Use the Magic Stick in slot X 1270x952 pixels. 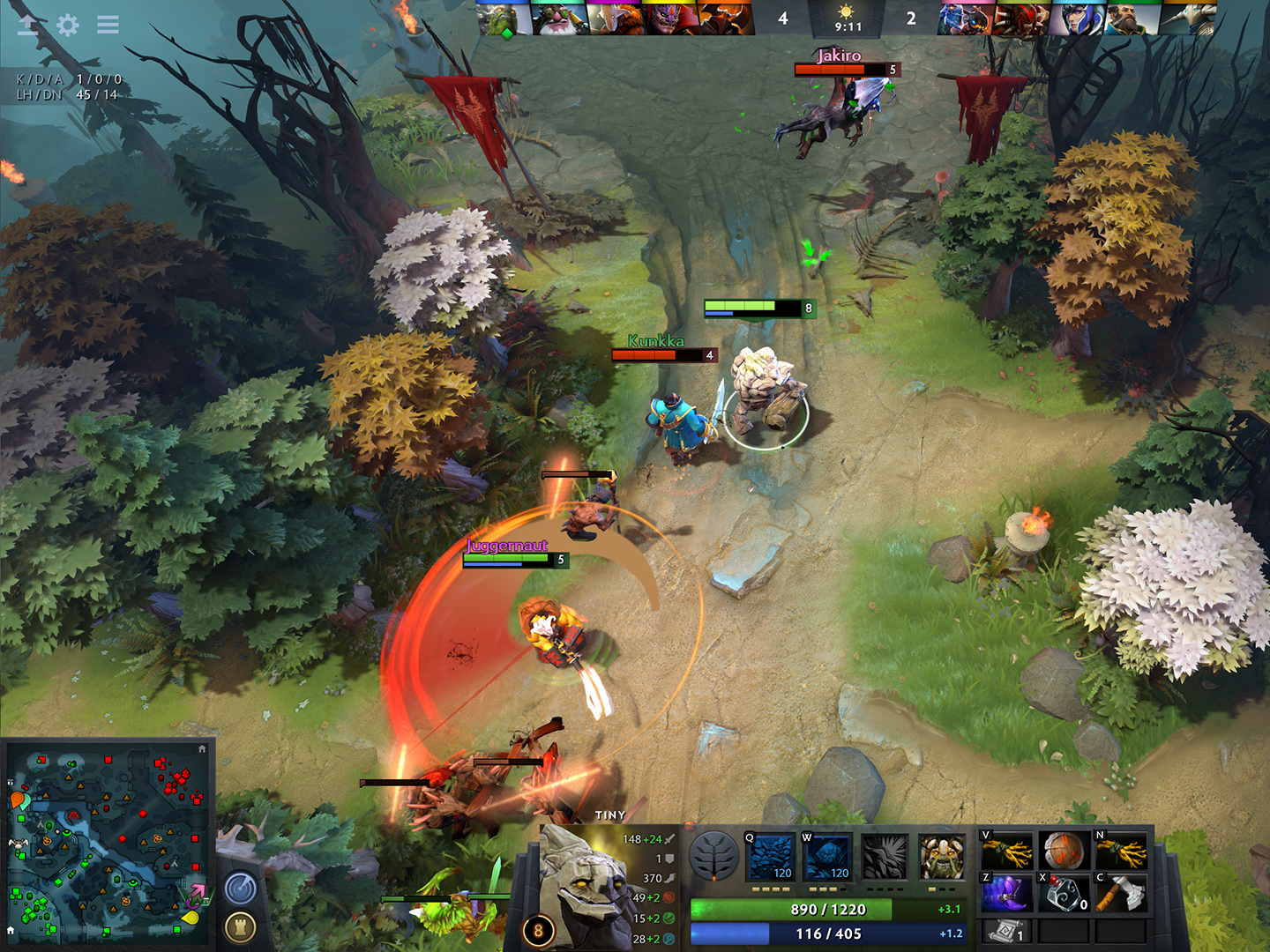coord(1063,890)
